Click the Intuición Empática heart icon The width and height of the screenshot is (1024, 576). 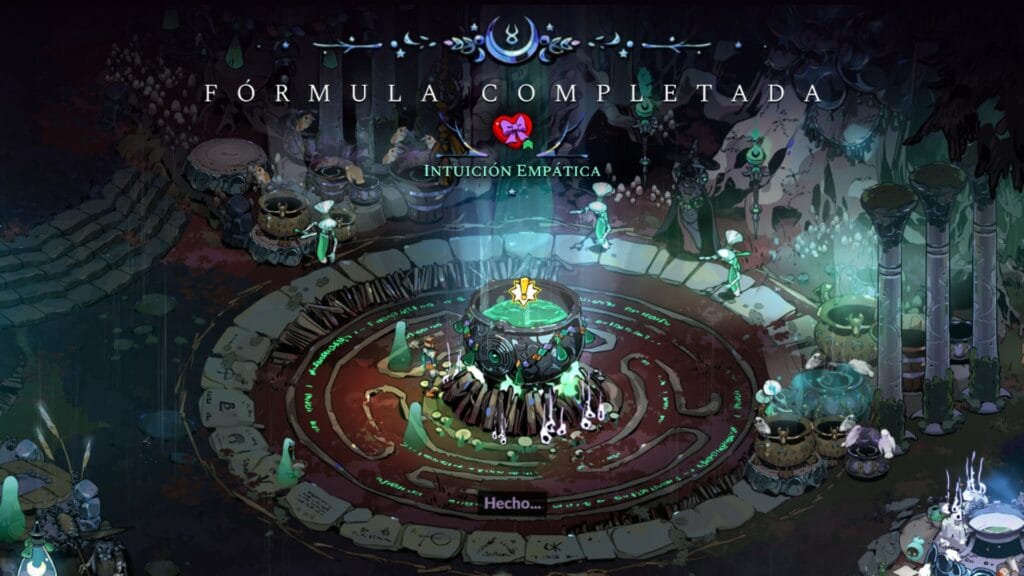[x=512, y=131]
